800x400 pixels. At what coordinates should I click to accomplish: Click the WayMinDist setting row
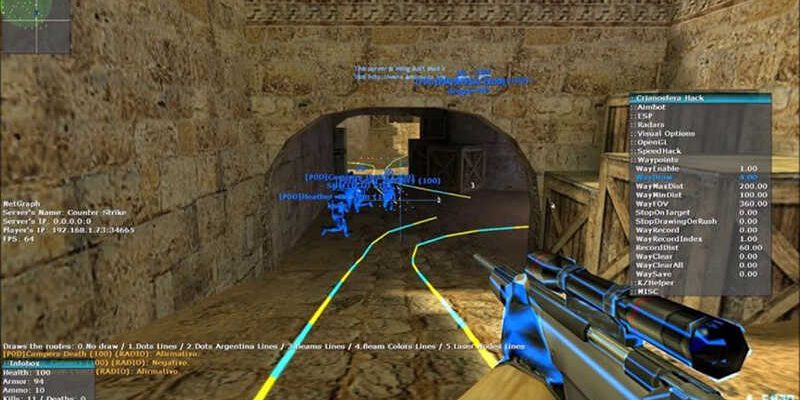coord(660,195)
